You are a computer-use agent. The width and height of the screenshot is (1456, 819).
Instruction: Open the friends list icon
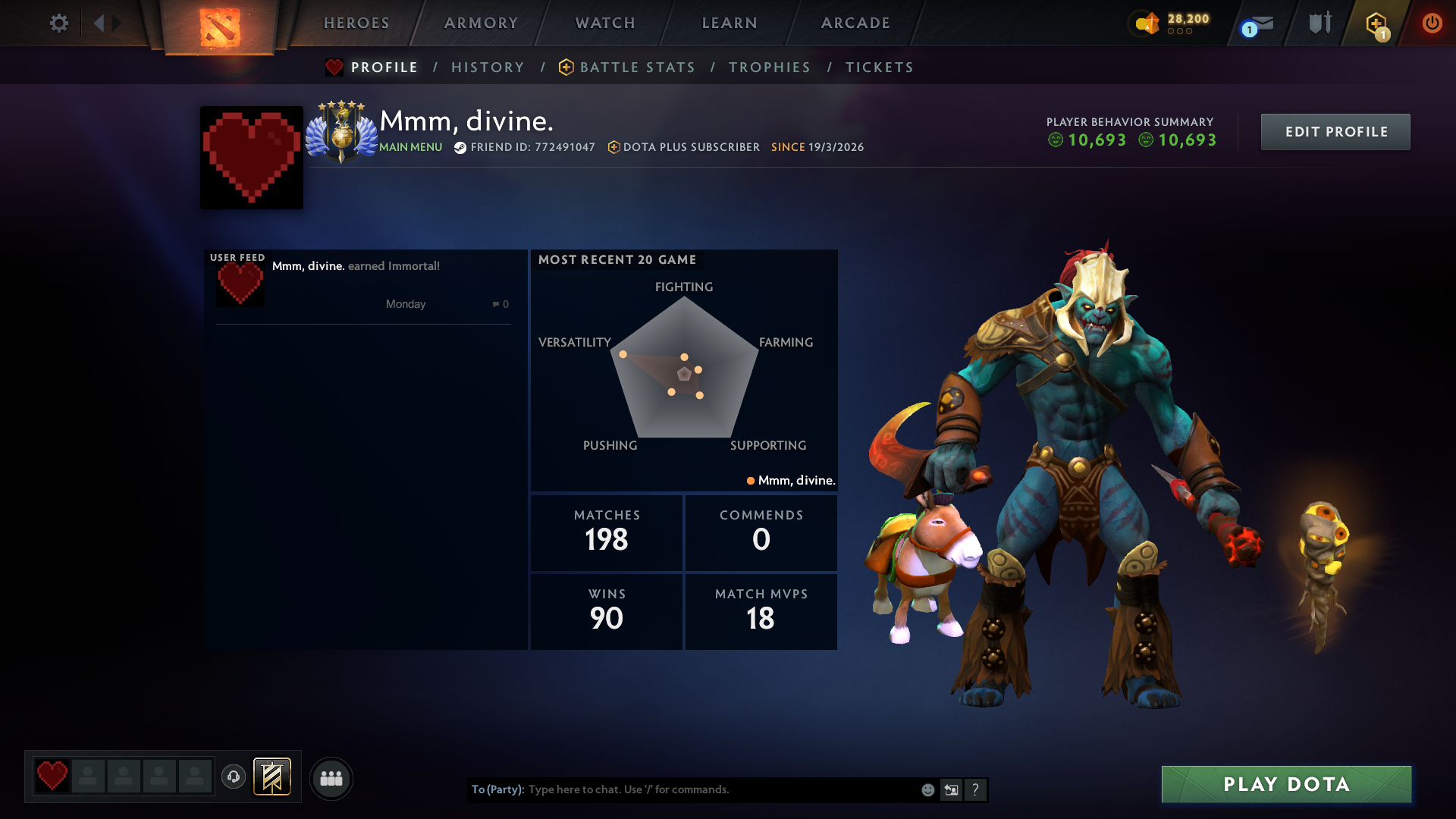(x=331, y=779)
